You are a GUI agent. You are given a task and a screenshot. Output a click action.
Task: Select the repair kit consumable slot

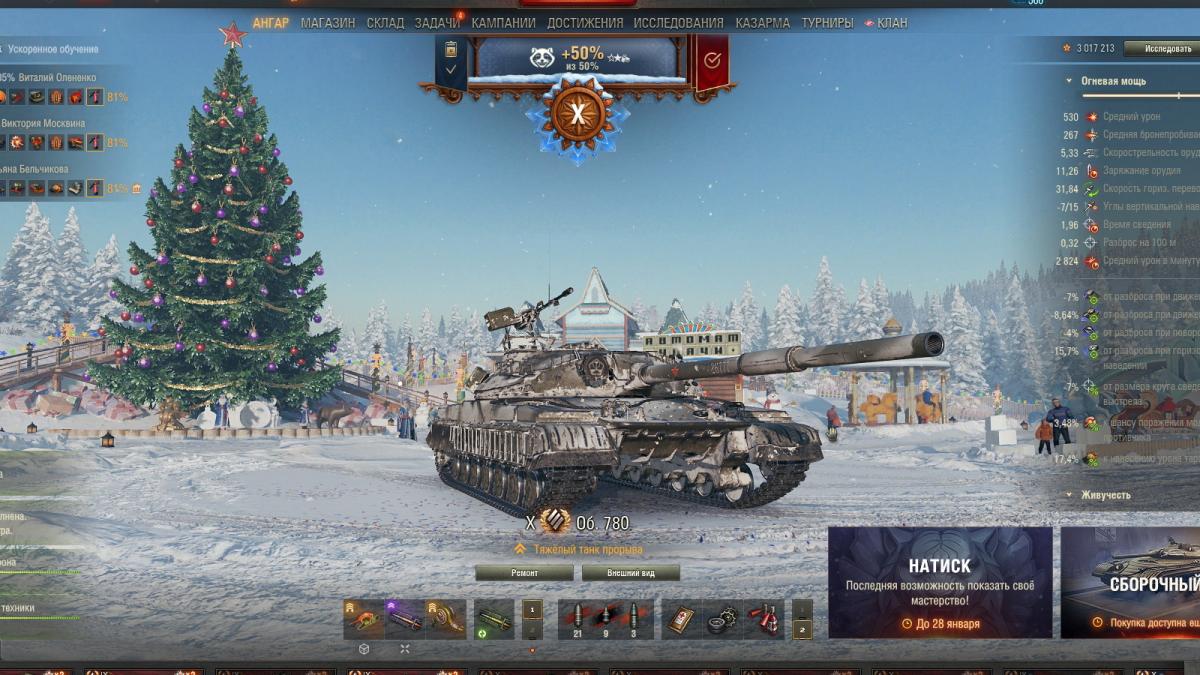tap(724, 619)
